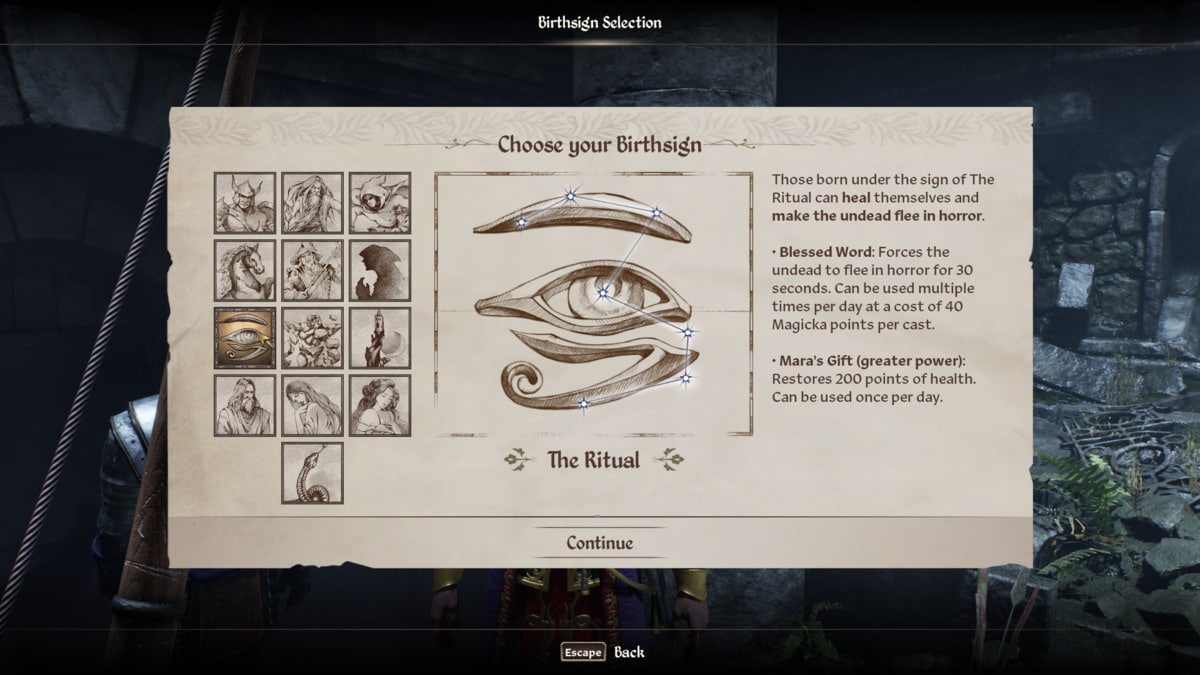Click the highlighted eye Ritual birthsign tile
Image resolution: width=1200 pixels, height=675 pixels.
(x=245, y=338)
